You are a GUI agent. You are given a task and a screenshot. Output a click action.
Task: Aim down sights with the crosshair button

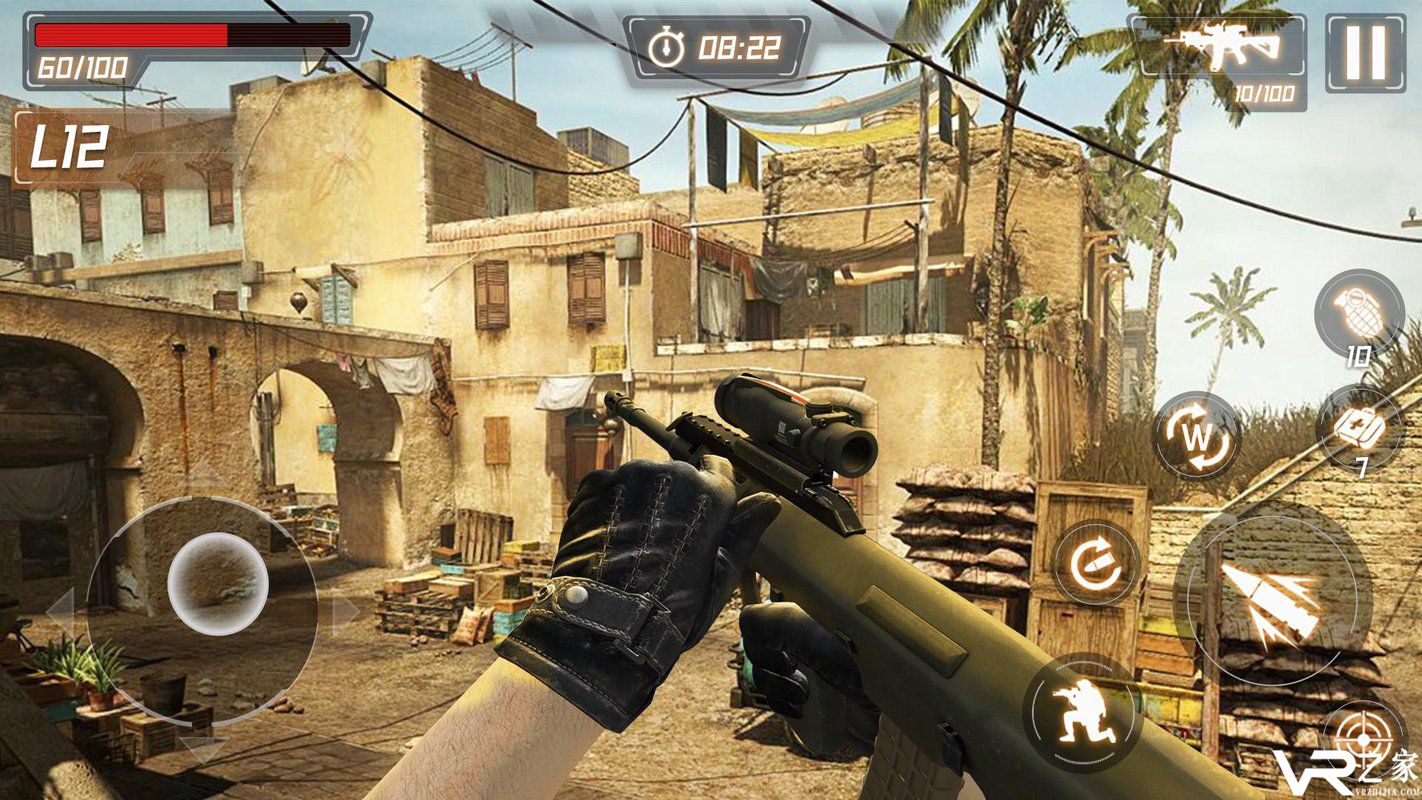[1364, 741]
